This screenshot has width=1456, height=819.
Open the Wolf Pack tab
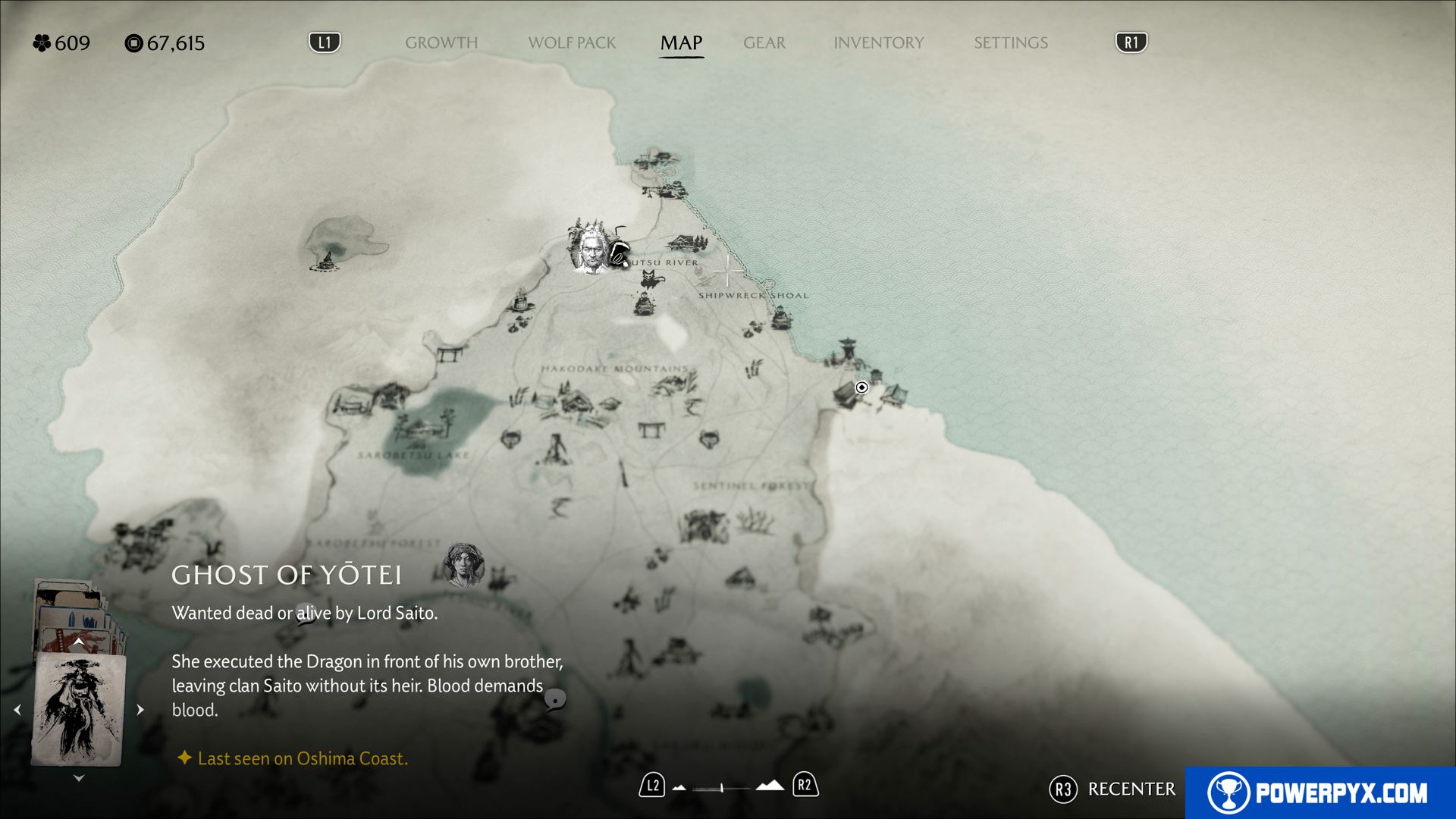click(x=572, y=43)
